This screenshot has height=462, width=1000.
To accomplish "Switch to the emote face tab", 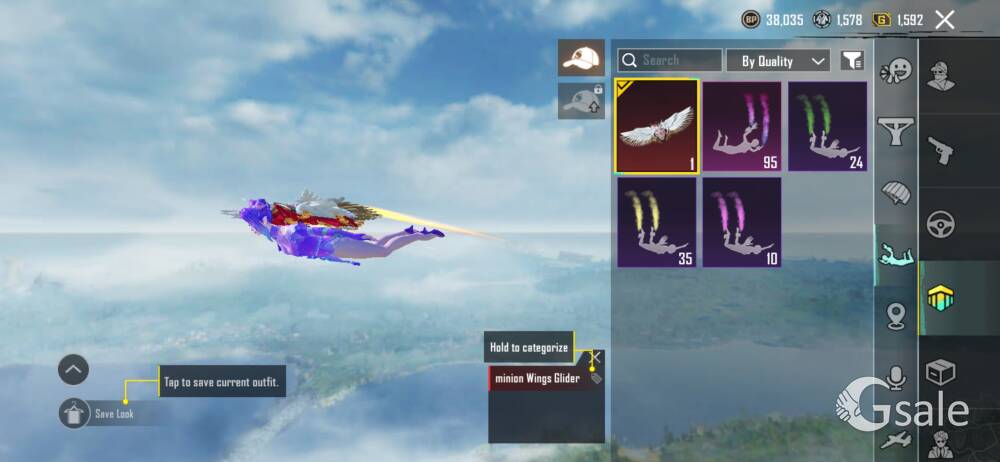I will (x=897, y=71).
